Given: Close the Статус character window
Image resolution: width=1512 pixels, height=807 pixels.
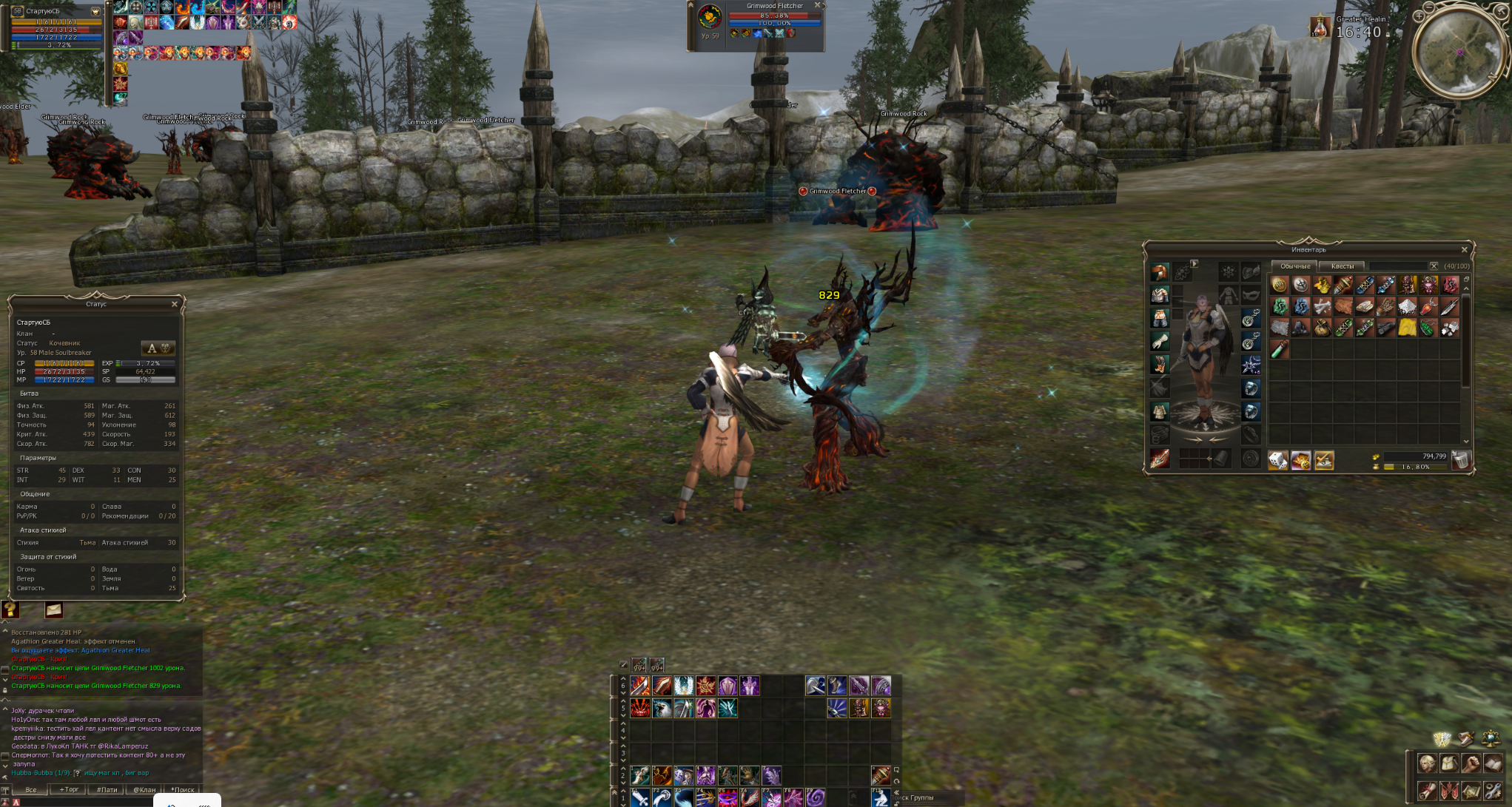Looking at the screenshot, I should pyautogui.click(x=175, y=304).
